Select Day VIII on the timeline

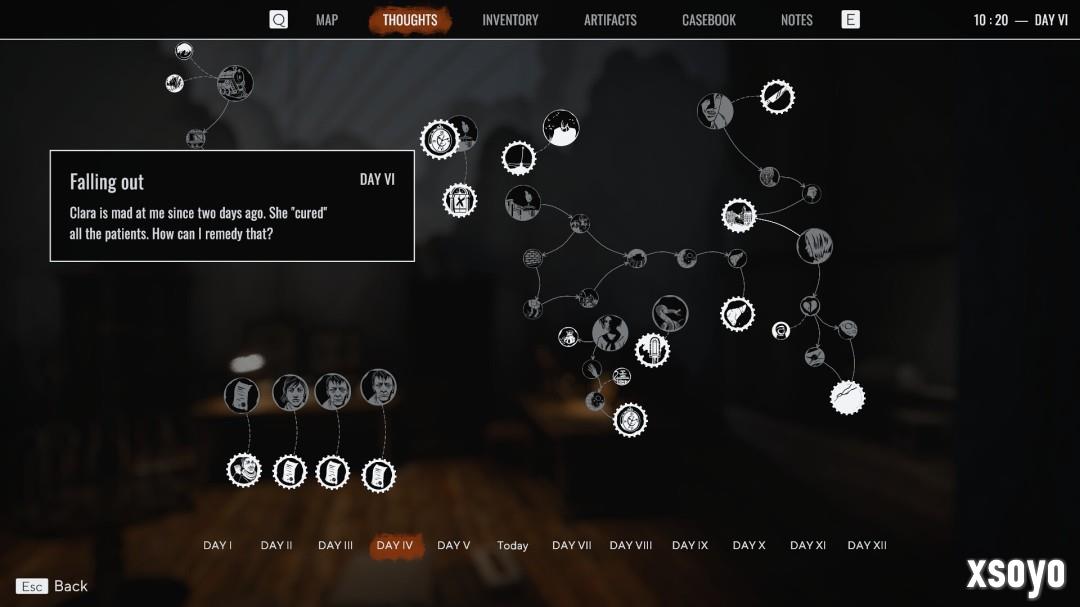pos(630,546)
